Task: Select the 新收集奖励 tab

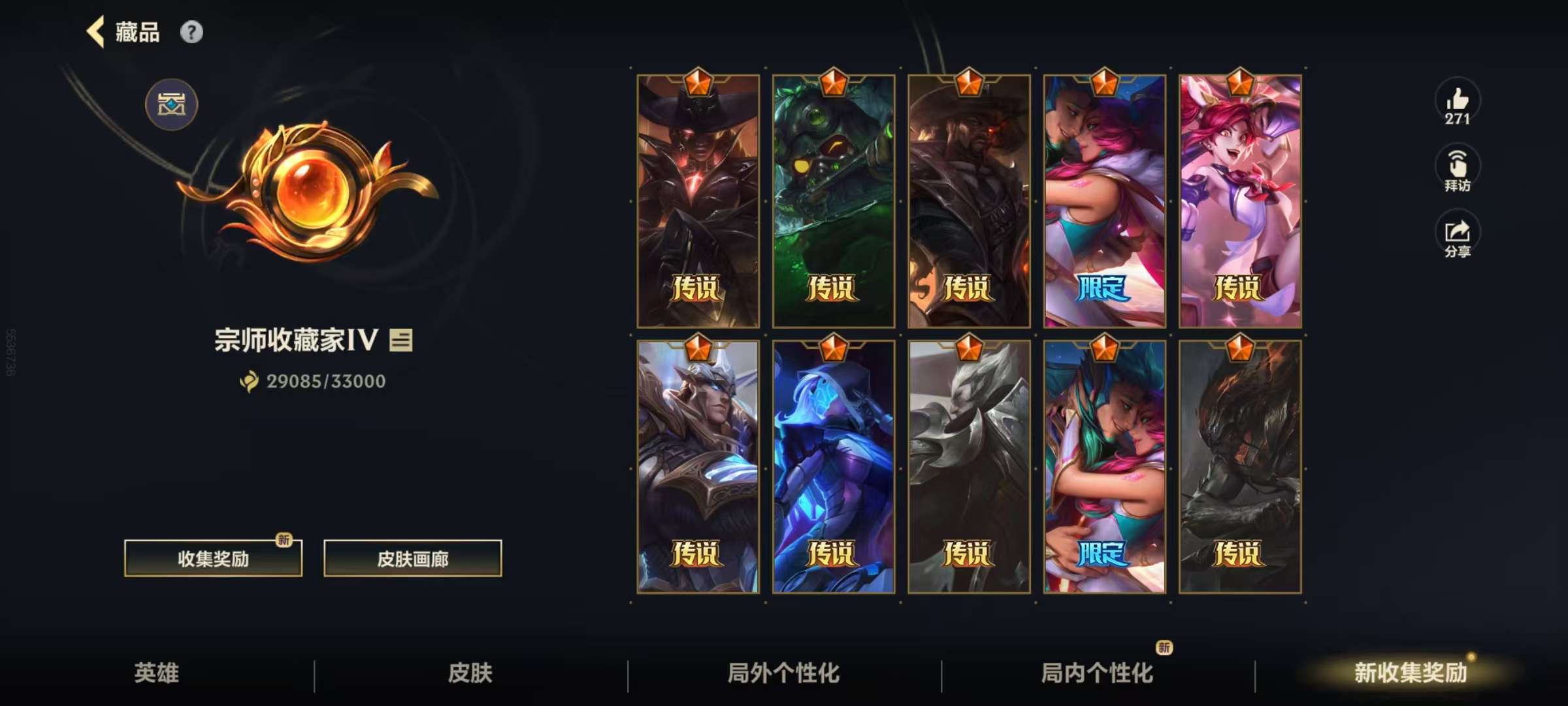Action: [1410, 673]
